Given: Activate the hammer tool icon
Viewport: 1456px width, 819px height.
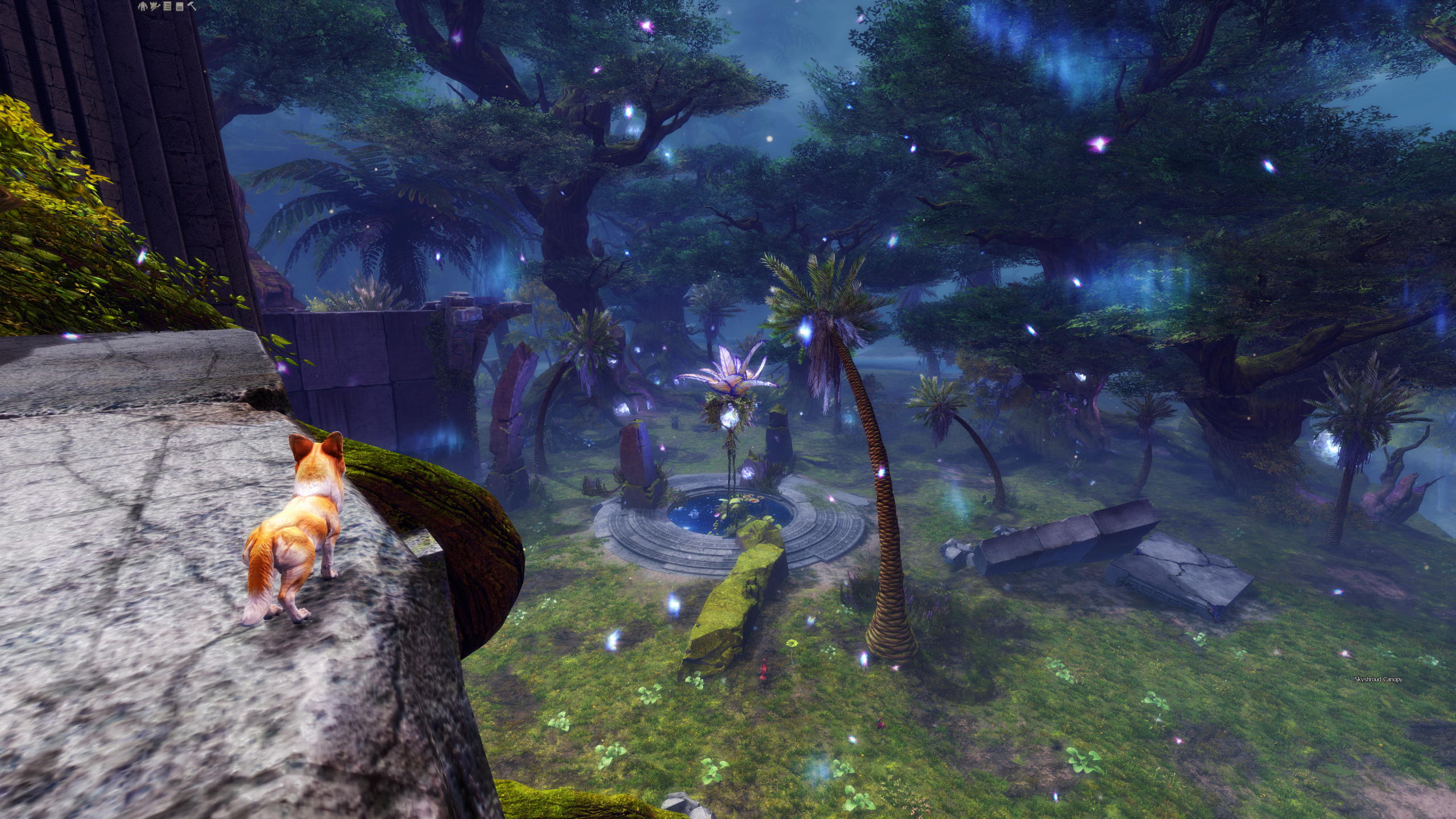Looking at the screenshot, I should click(x=192, y=6).
